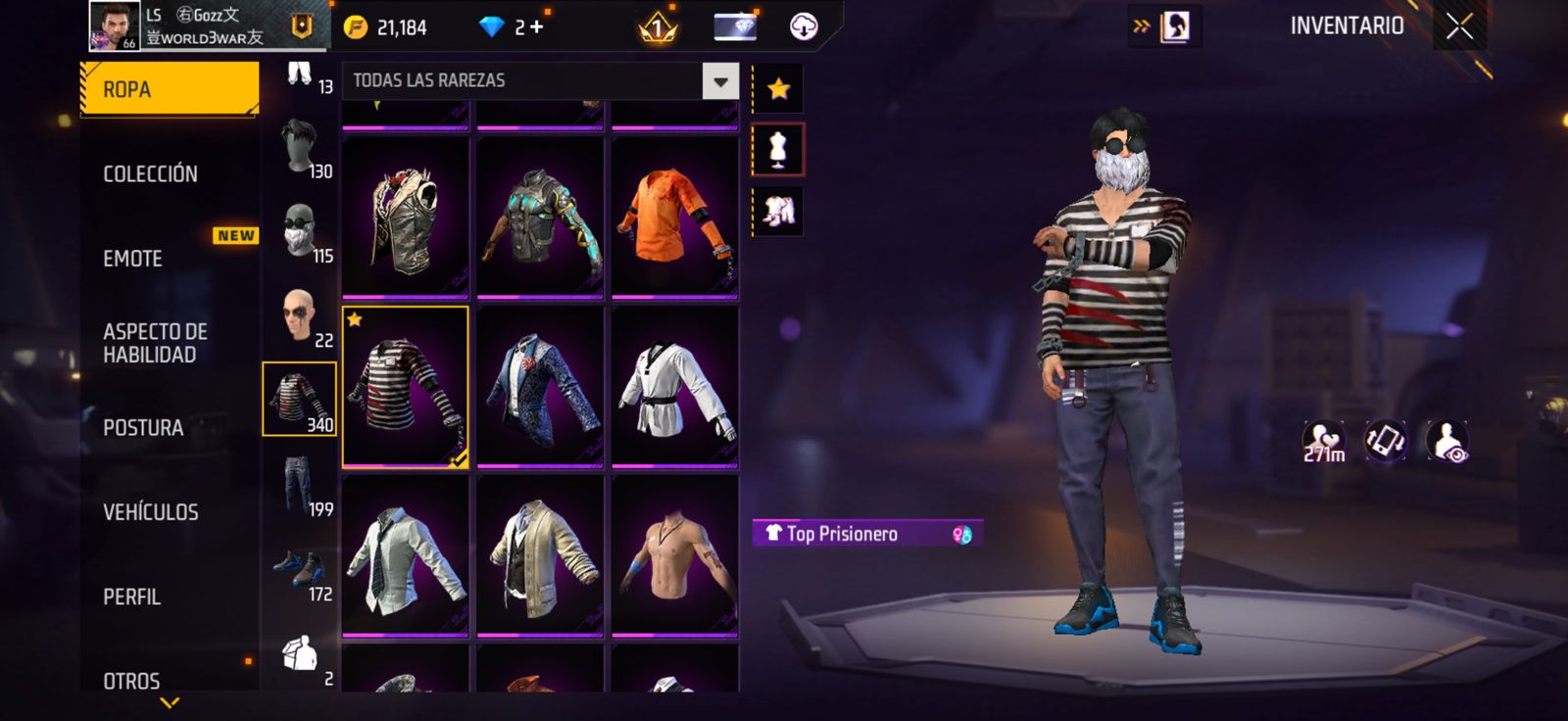Select the blue patterned blazer
This screenshot has height=721, width=1568.
540,386
